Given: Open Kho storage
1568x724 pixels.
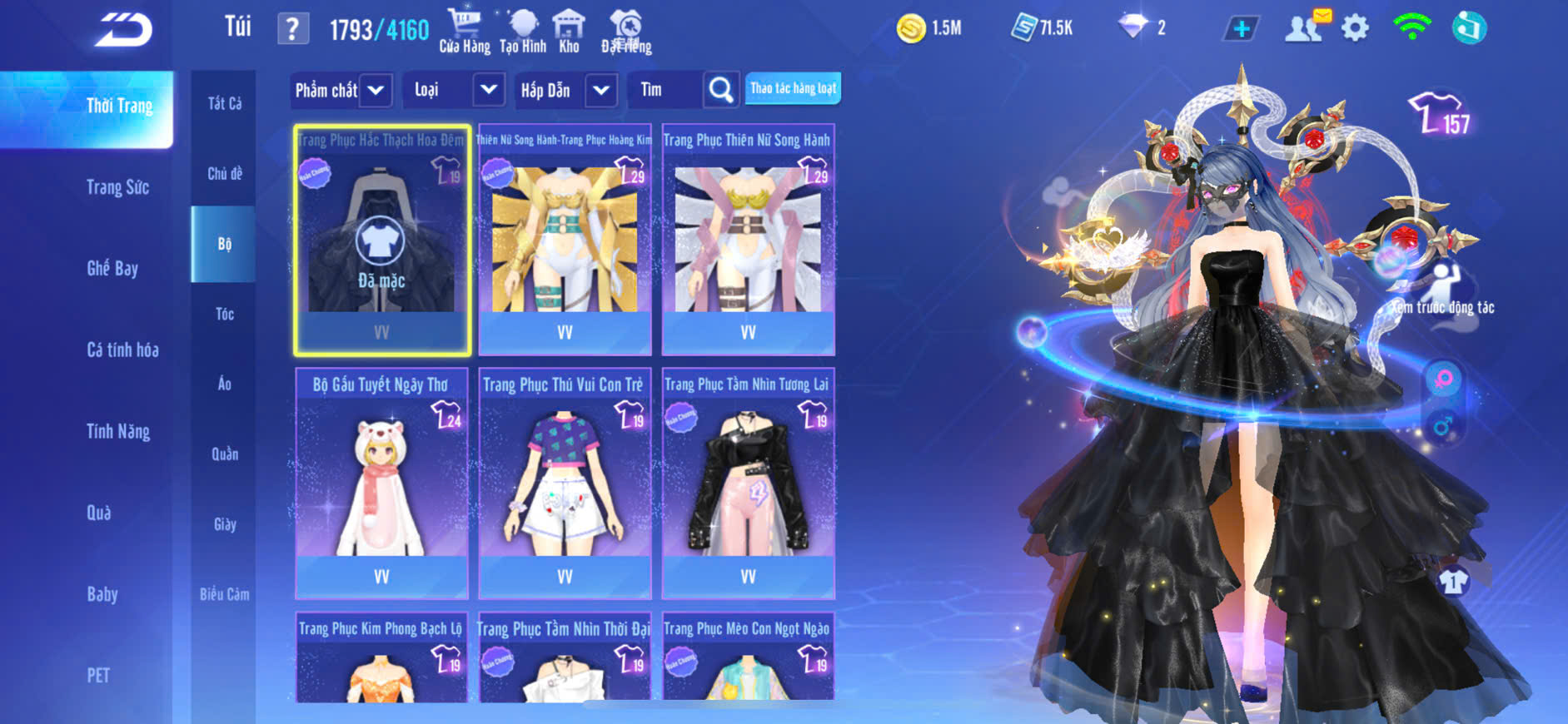Looking at the screenshot, I should (x=569, y=31).
